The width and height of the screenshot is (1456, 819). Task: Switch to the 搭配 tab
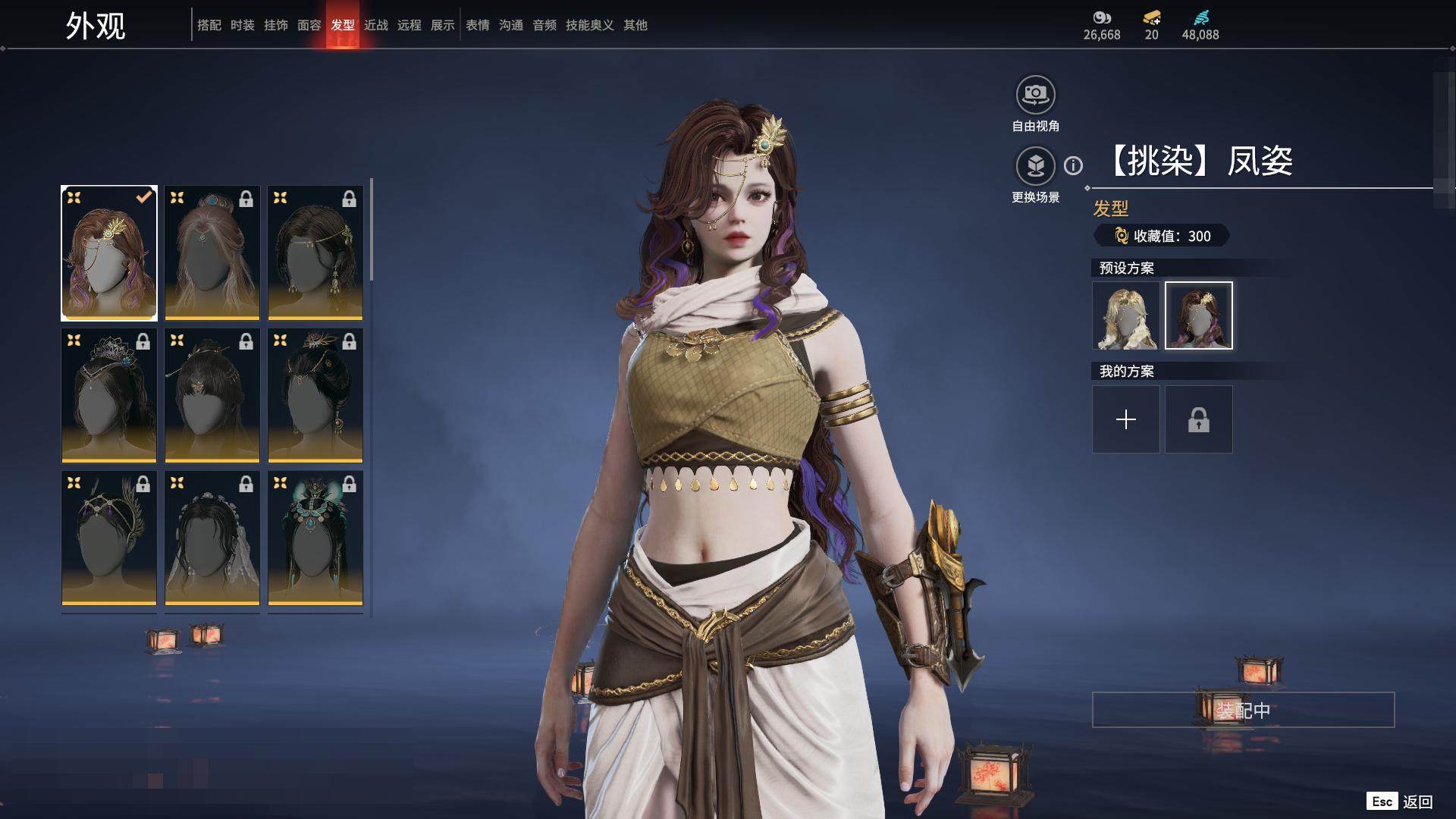[x=209, y=25]
